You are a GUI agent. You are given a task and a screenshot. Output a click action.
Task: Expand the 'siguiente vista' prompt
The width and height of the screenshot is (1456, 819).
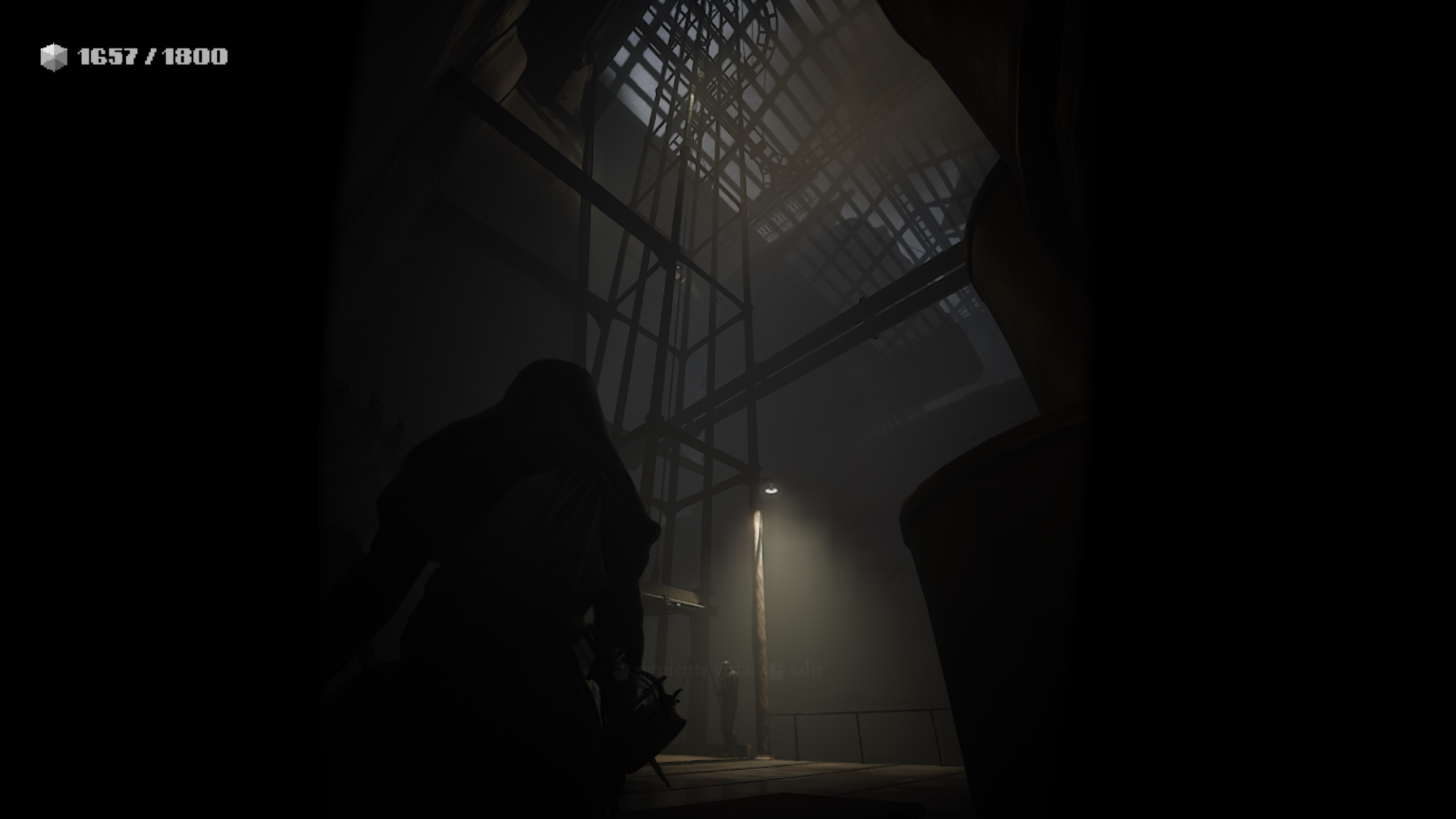click(694, 670)
